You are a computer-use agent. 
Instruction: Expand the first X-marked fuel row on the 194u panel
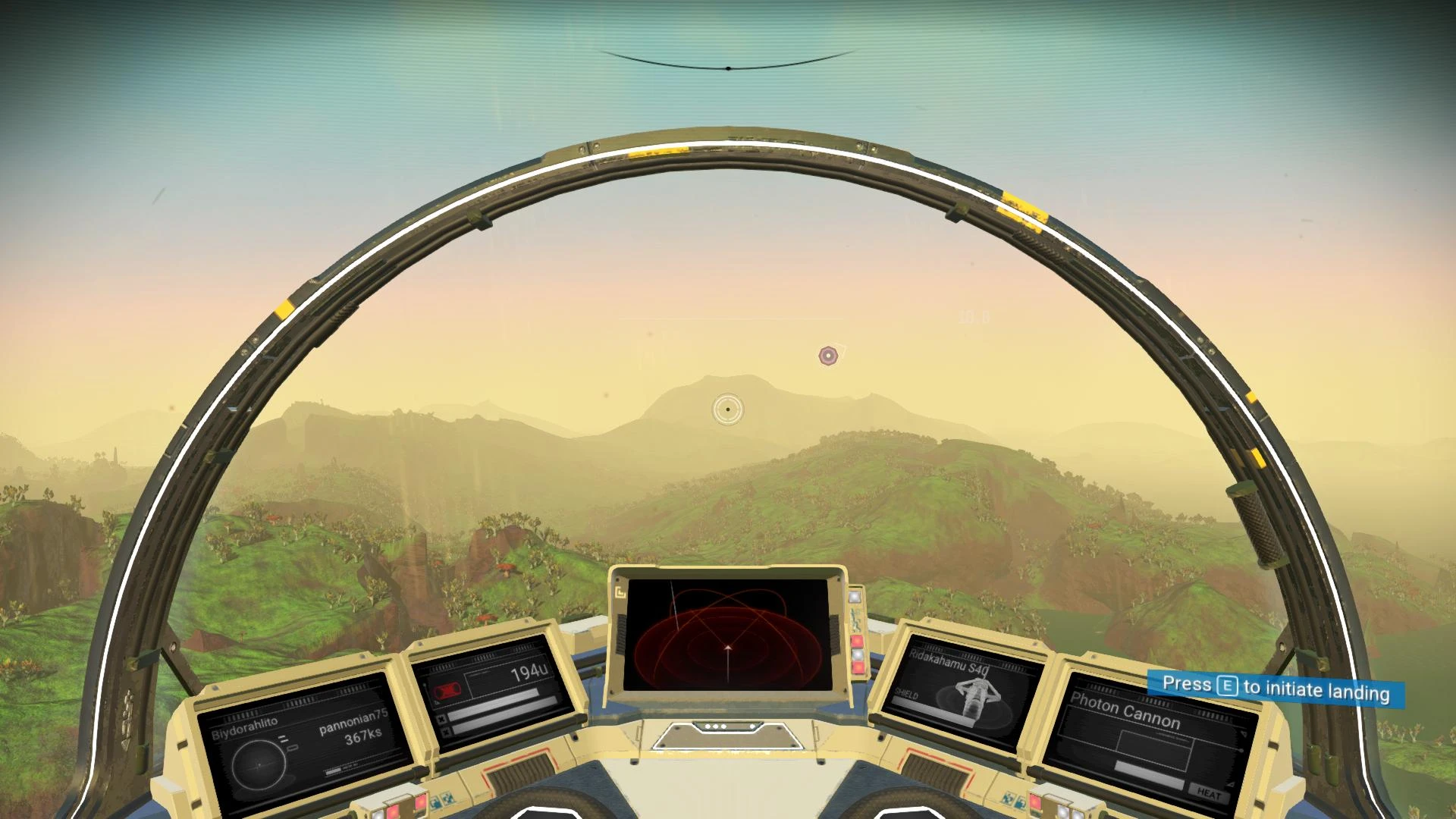tap(444, 717)
